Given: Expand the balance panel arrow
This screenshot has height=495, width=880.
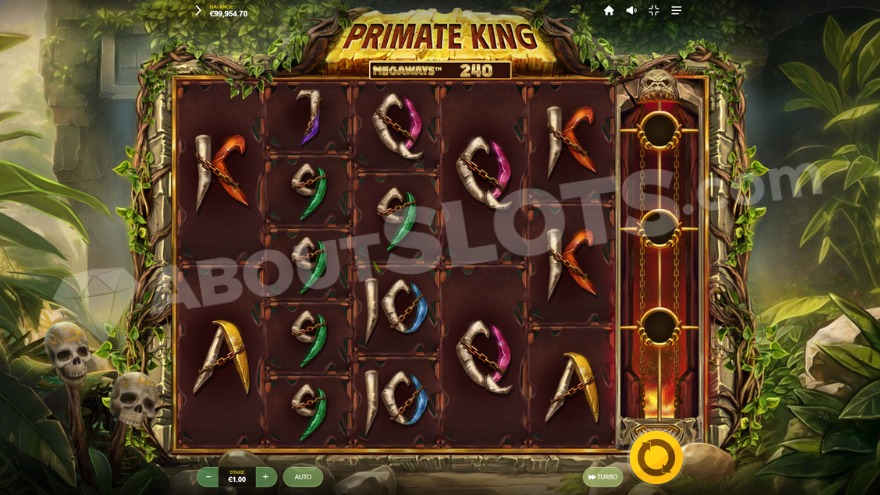Looking at the screenshot, I should 198,10.
